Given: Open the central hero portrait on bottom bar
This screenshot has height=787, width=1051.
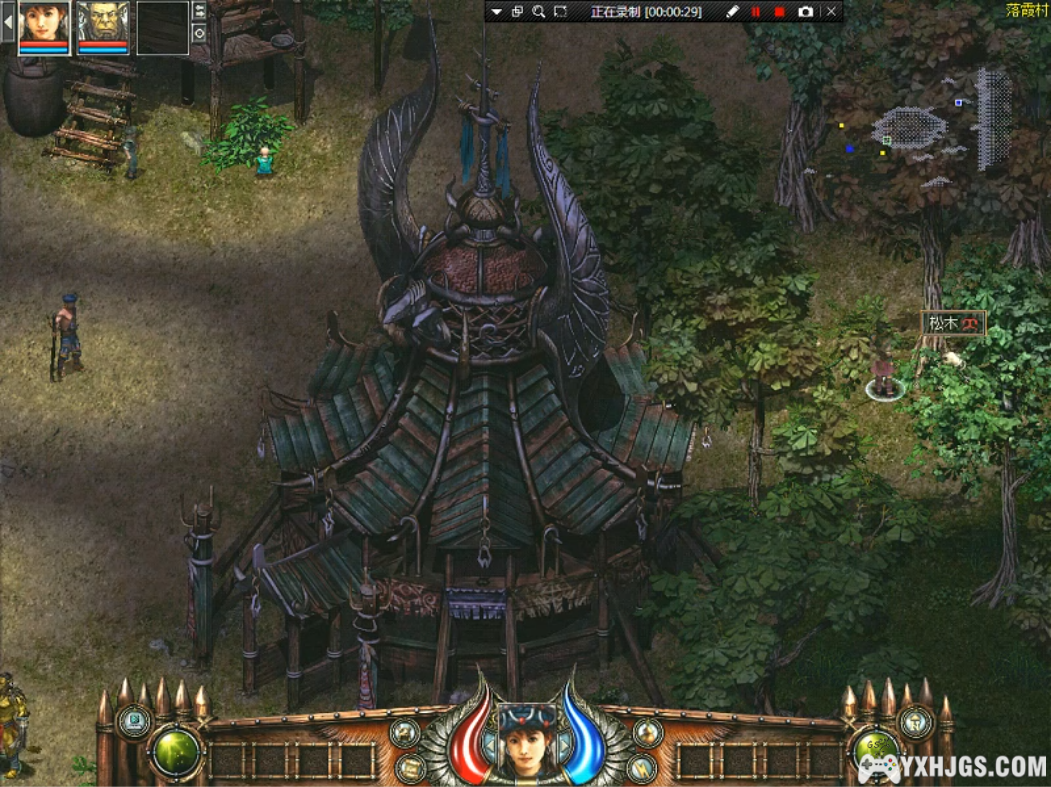Looking at the screenshot, I should 523,738.
